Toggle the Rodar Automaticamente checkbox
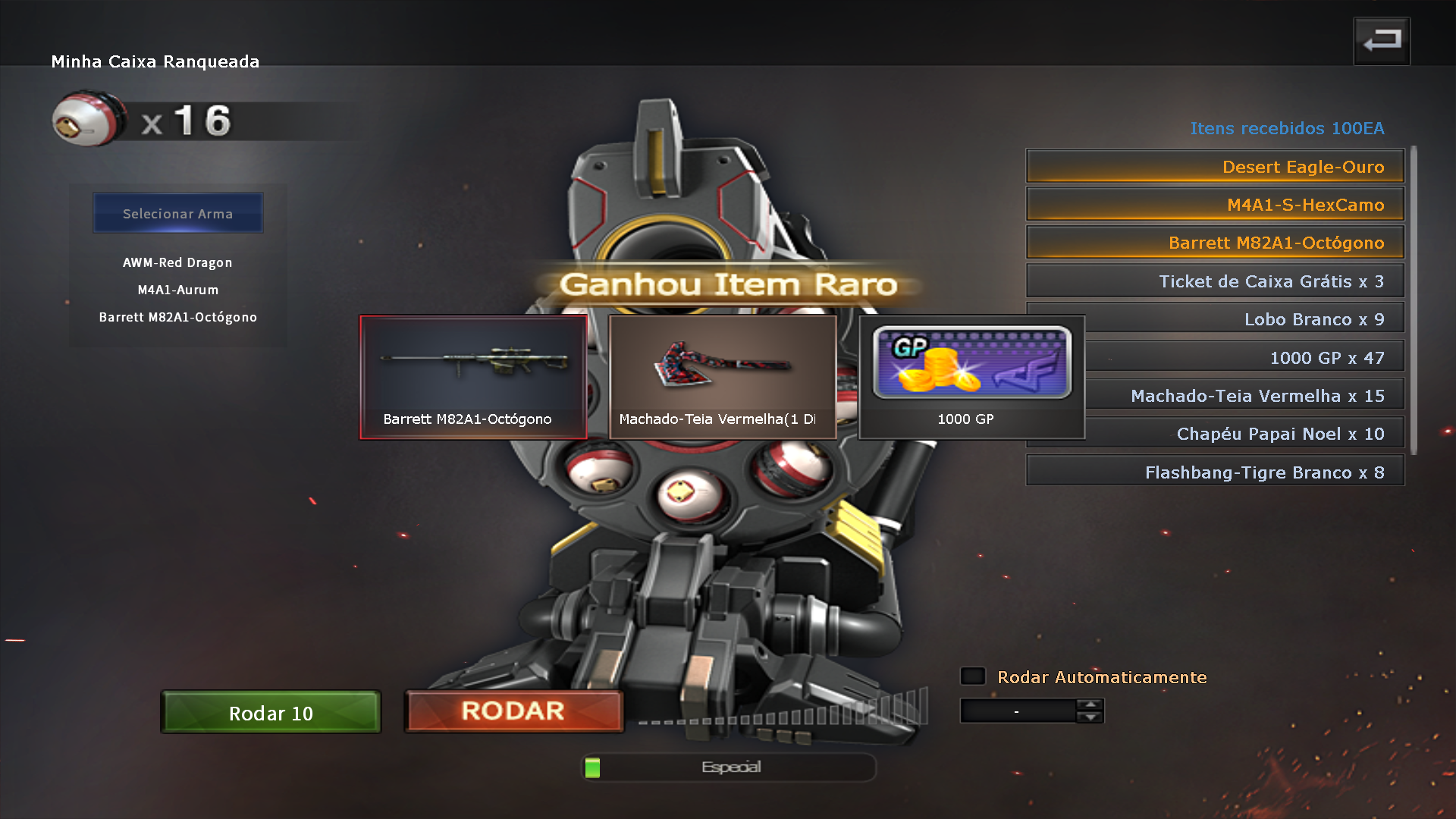Image resolution: width=1456 pixels, height=819 pixels. coord(973,676)
